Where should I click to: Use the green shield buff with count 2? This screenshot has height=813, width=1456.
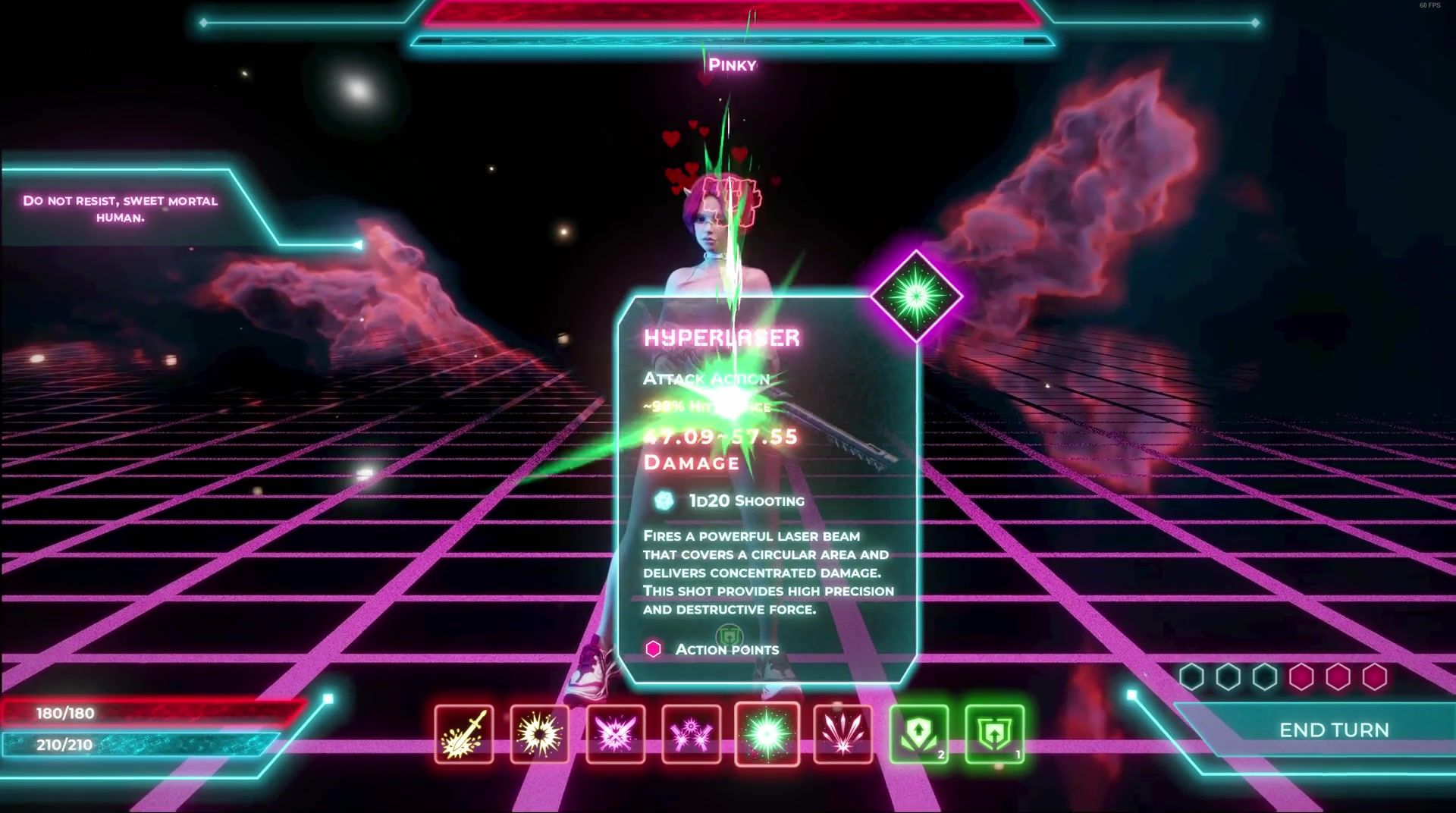pyautogui.click(x=918, y=734)
